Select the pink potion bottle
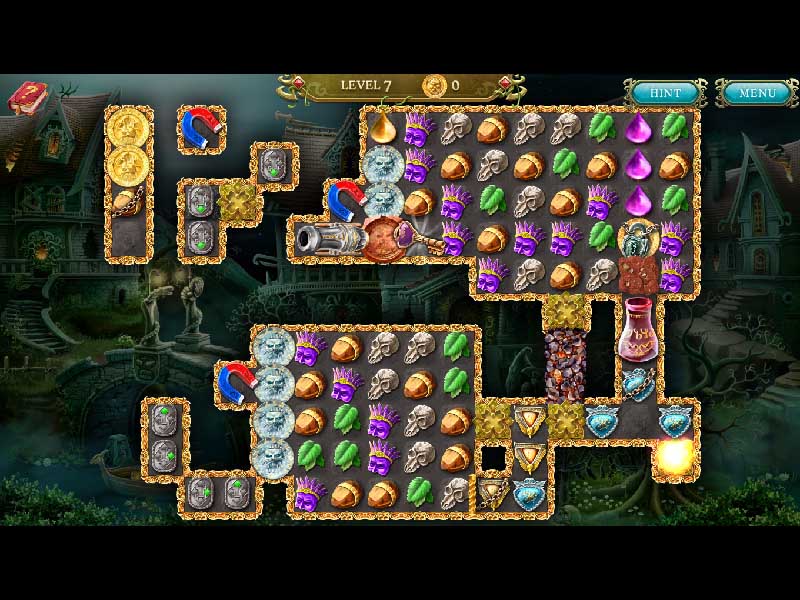This screenshot has height=600, width=800. coord(638,329)
